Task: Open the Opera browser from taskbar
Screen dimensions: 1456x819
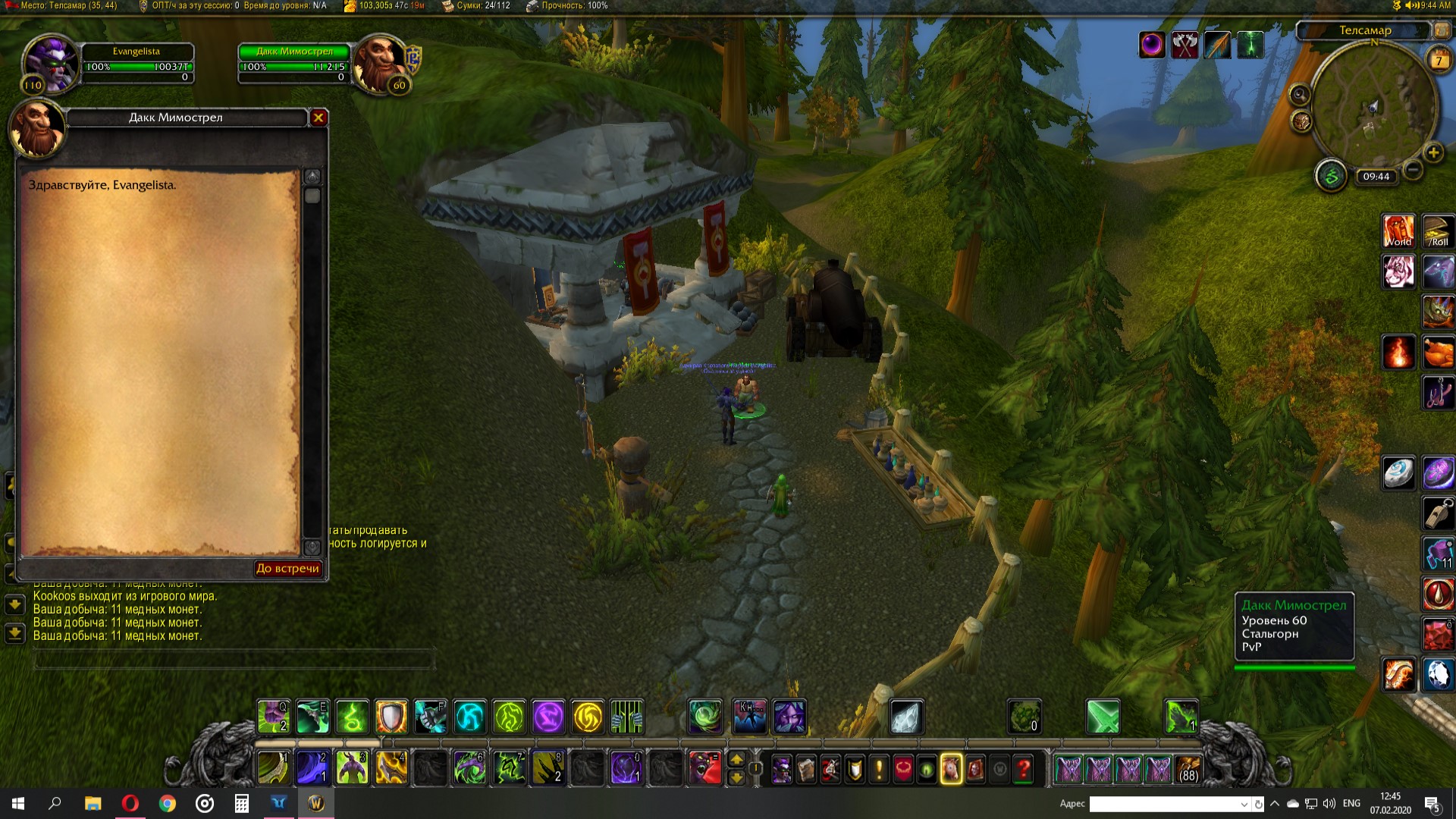Action: (130, 803)
